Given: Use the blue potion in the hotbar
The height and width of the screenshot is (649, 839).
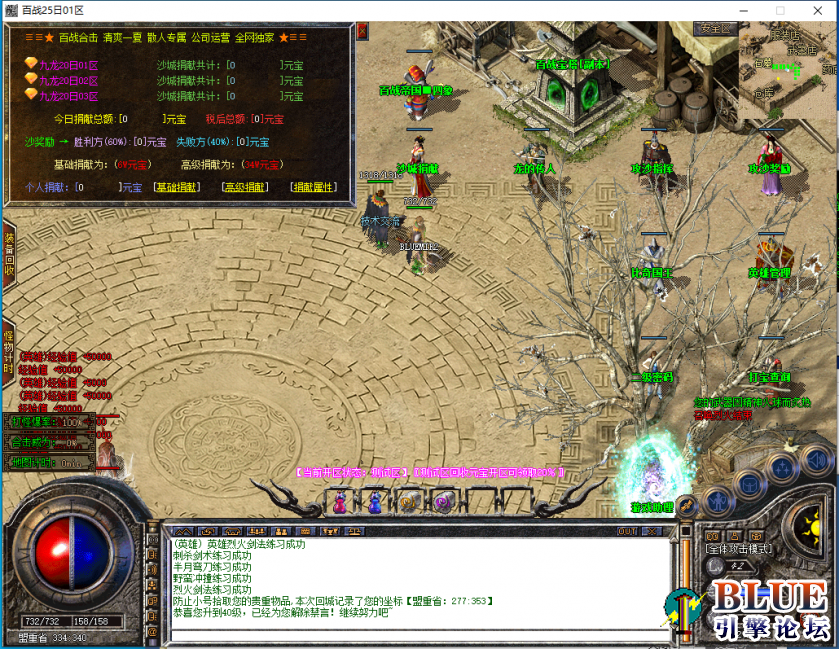Looking at the screenshot, I should (x=375, y=503).
